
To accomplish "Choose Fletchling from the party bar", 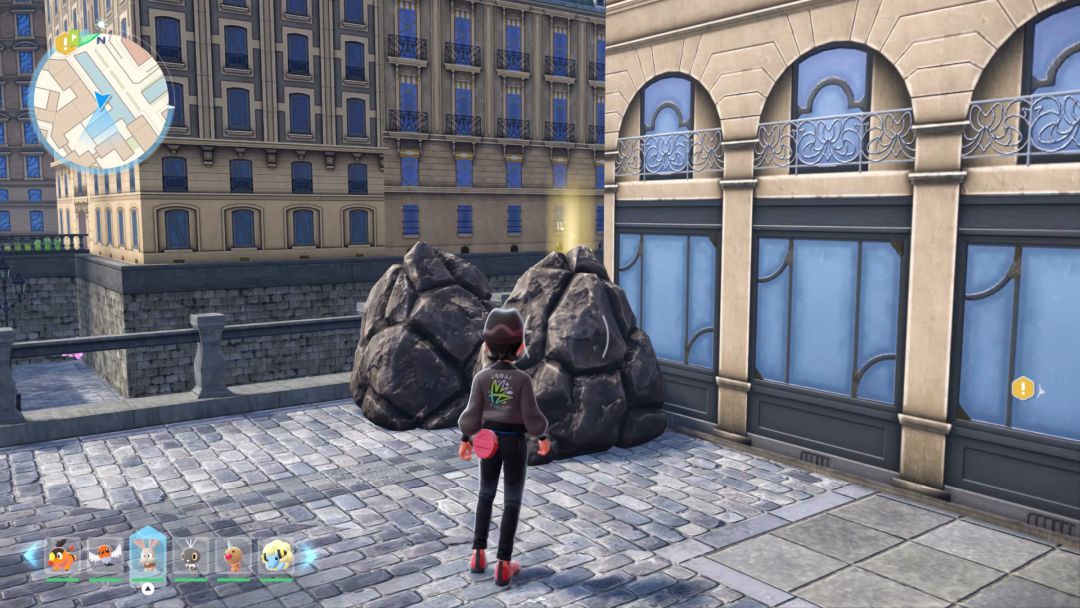I will pos(104,555).
